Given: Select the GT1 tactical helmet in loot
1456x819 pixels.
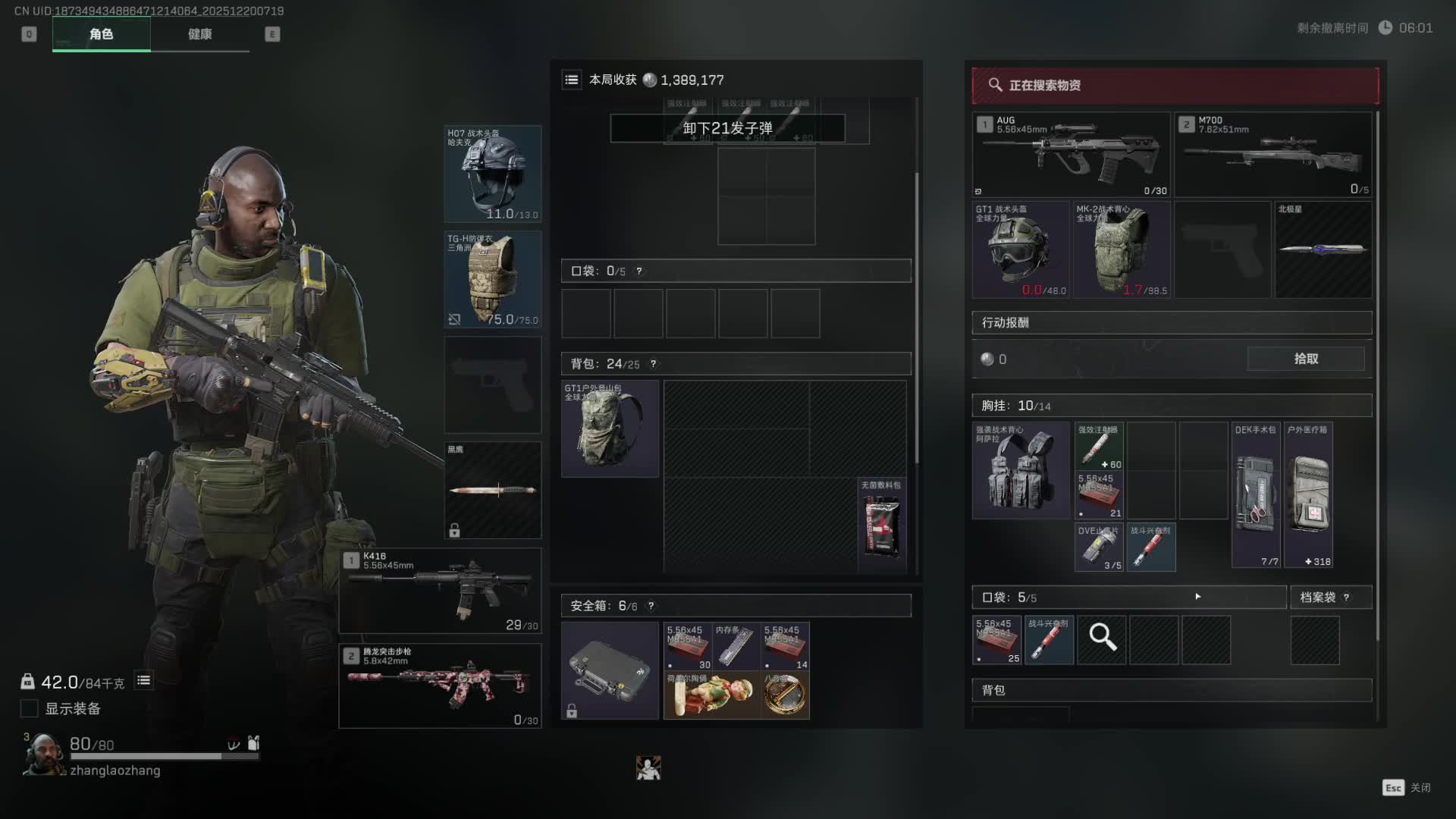Looking at the screenshot, I should [1021, 249].
